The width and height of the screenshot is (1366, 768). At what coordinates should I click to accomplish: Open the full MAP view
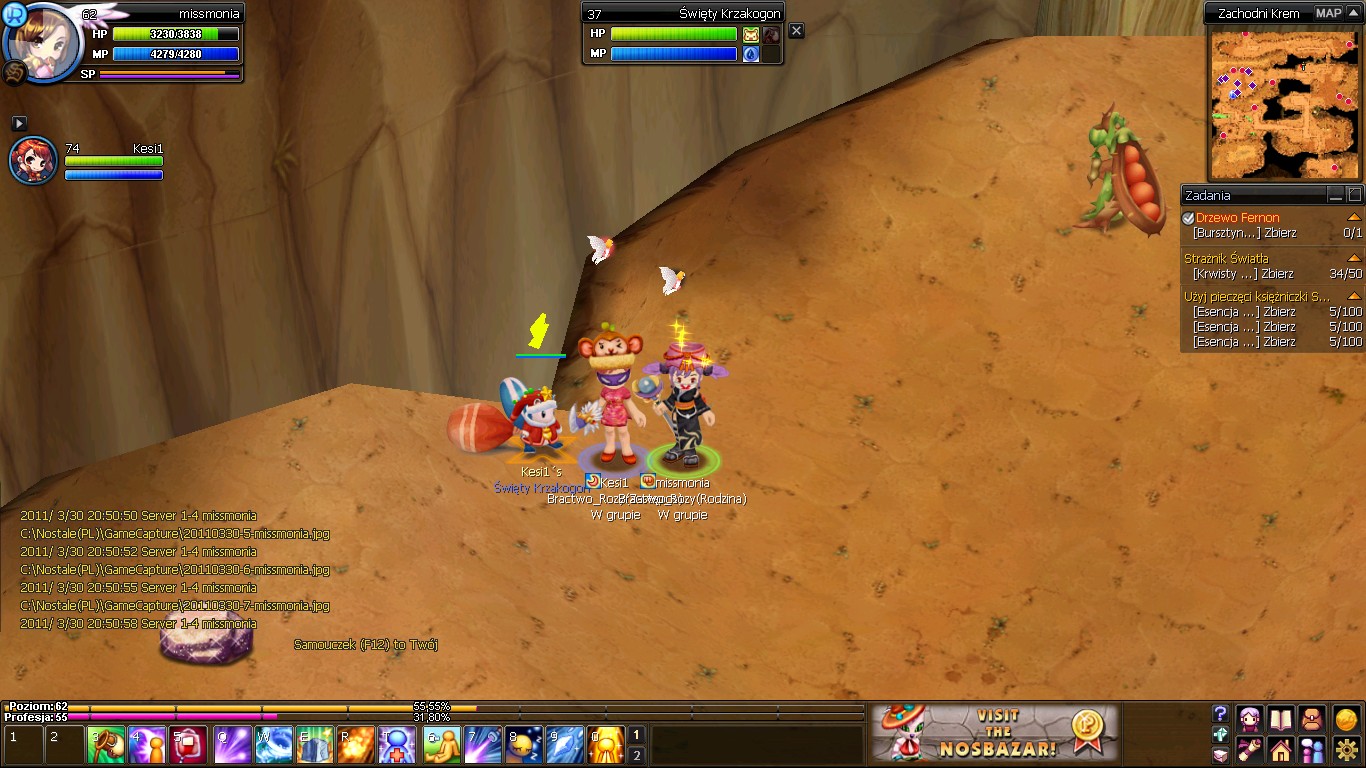[1328, 13]
